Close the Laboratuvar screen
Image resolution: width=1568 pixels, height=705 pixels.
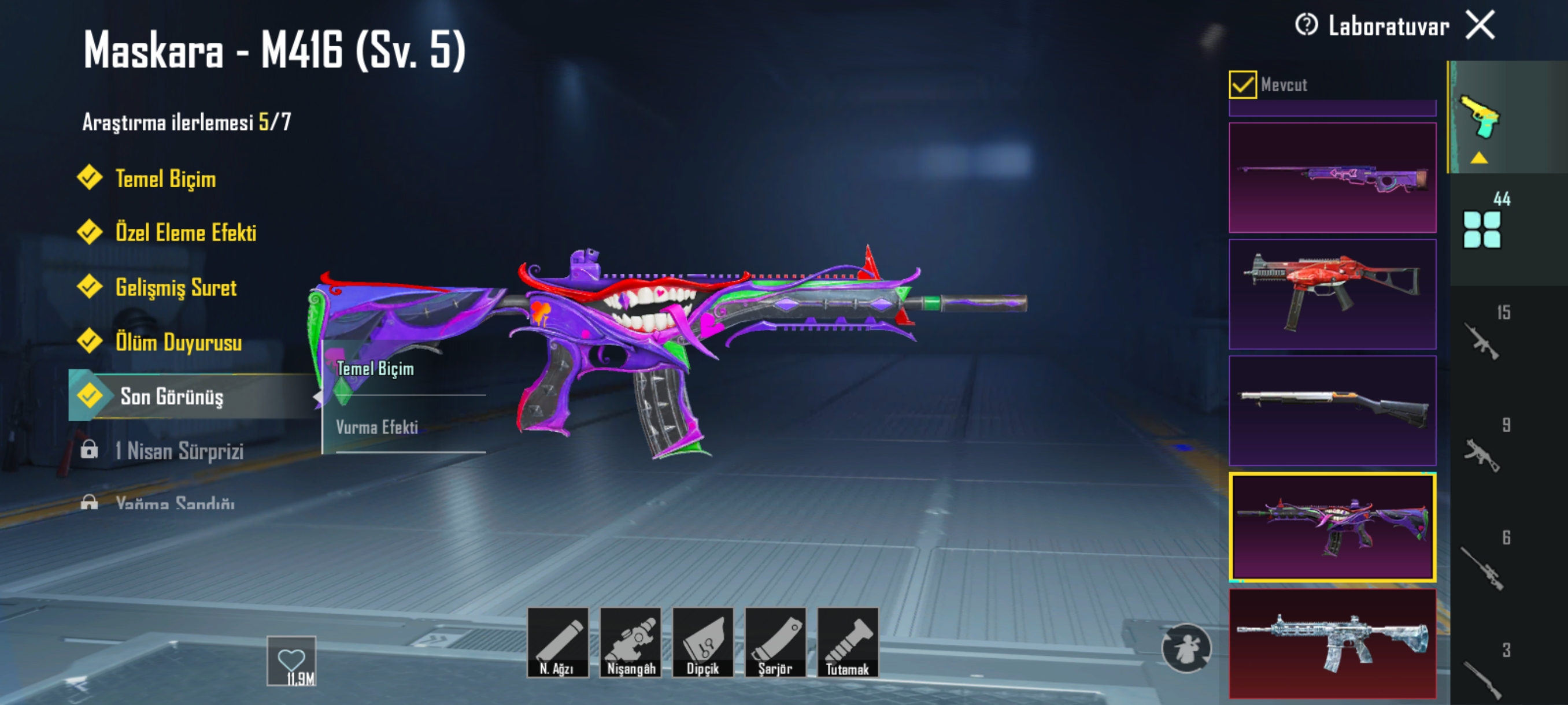pyautogui.click(x=1480, y=25)
